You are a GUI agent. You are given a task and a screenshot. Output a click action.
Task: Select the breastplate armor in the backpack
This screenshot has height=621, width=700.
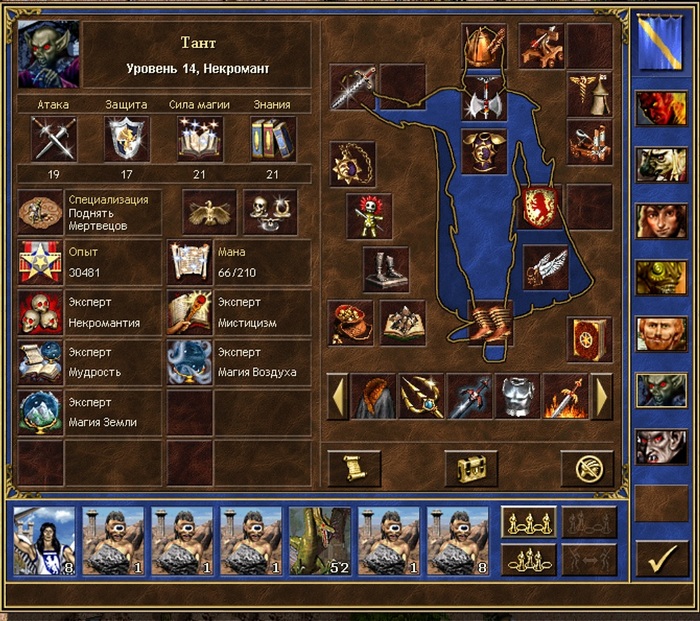(517, 396)
